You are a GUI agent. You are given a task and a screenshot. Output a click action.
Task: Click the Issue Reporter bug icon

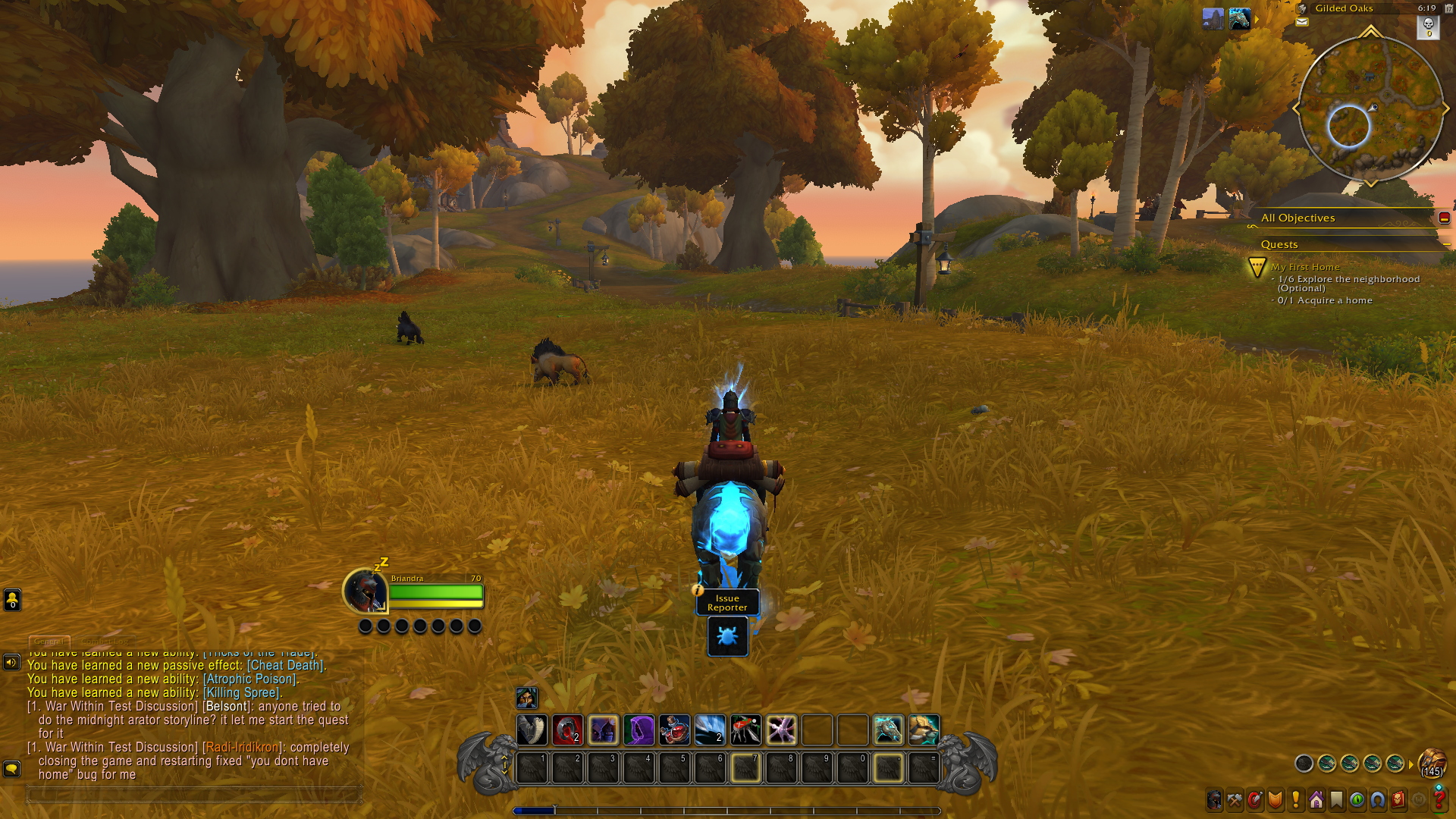pyautogui.click(x=726, y=637)
